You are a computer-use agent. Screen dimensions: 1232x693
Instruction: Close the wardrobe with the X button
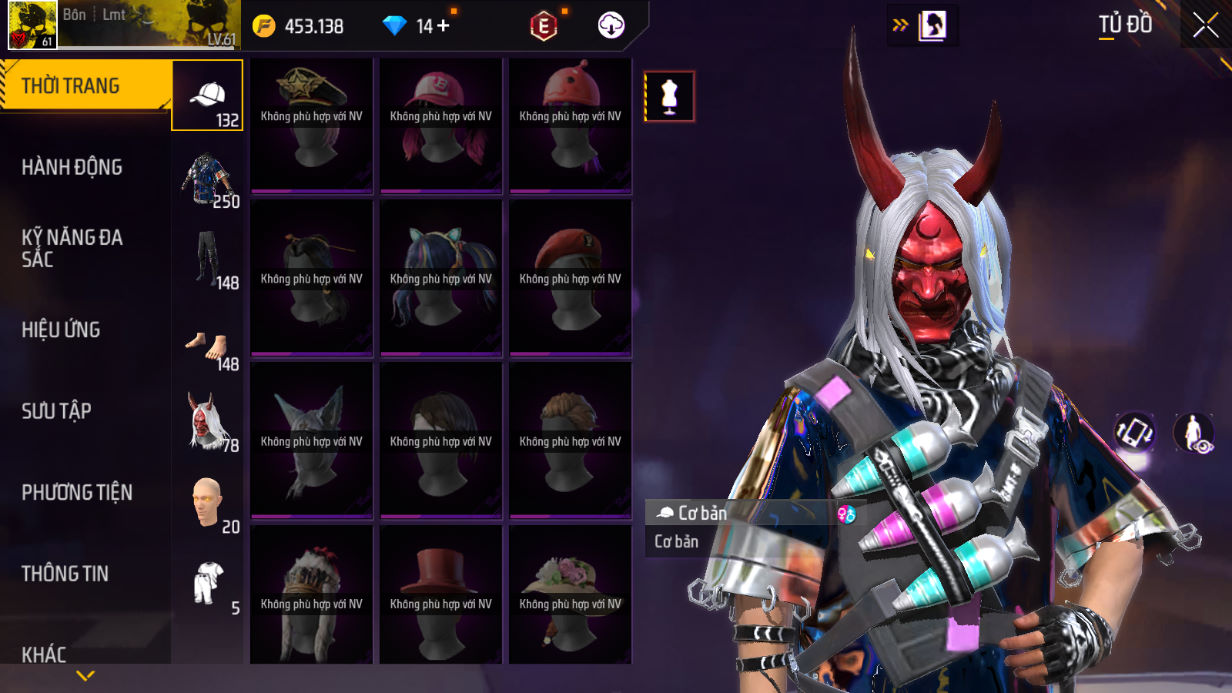tap(1205, 25)
